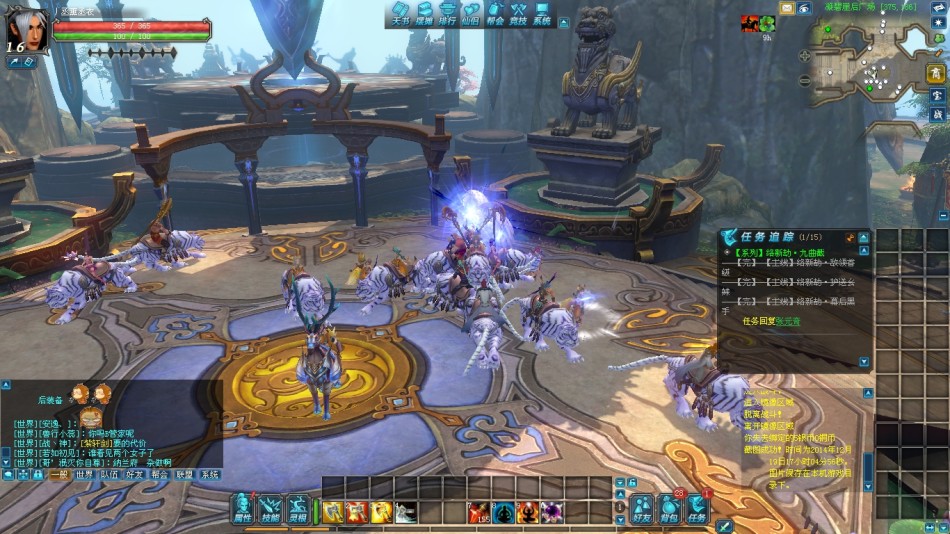Activate the first golden axe skill
Image resolution: width=950 pixels, height=534 pixels.
coord(332,512)
